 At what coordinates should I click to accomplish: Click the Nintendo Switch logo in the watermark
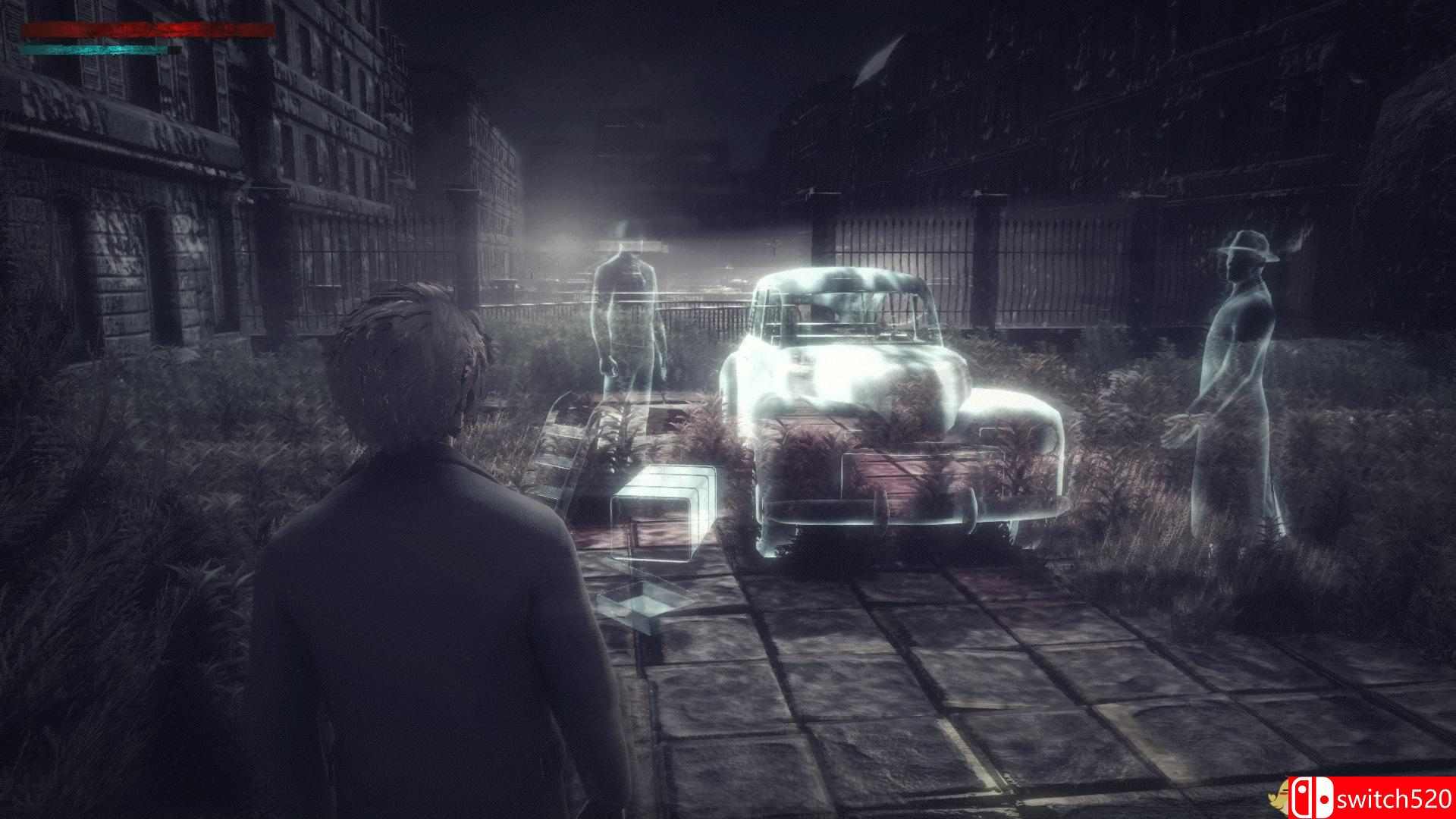tap(1313, 798)
